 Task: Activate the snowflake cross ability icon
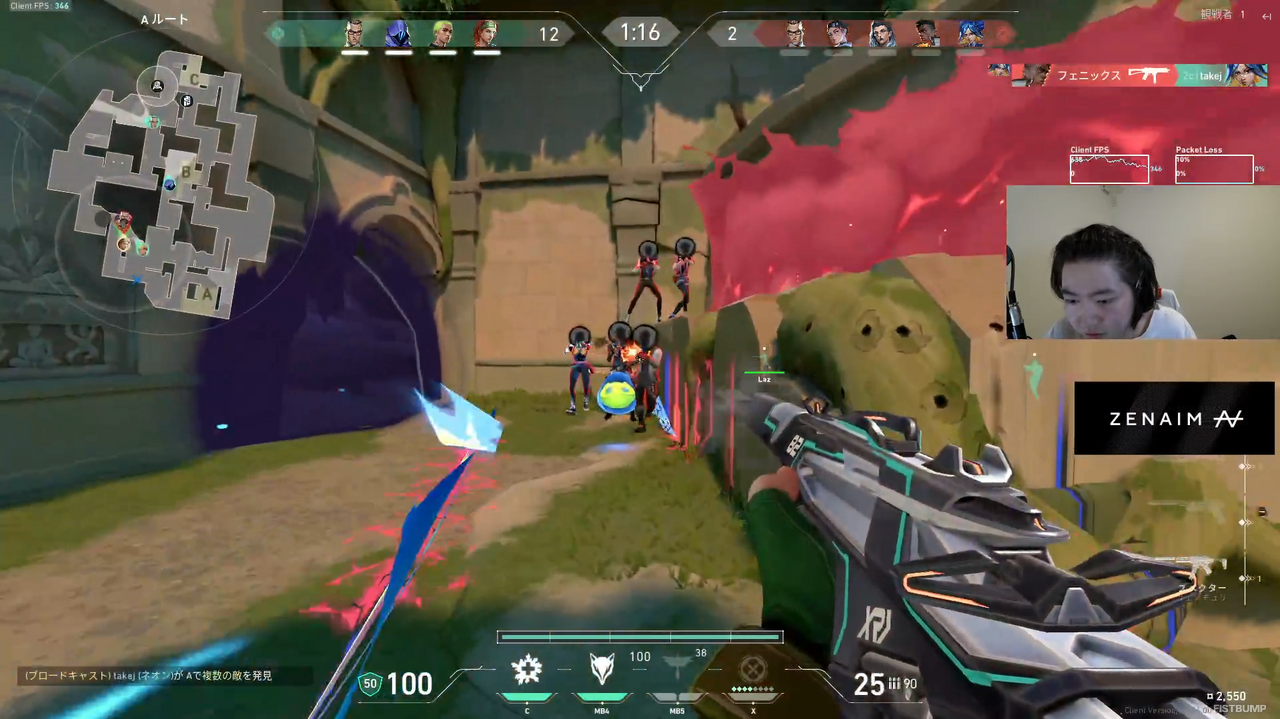click(527, 670)
